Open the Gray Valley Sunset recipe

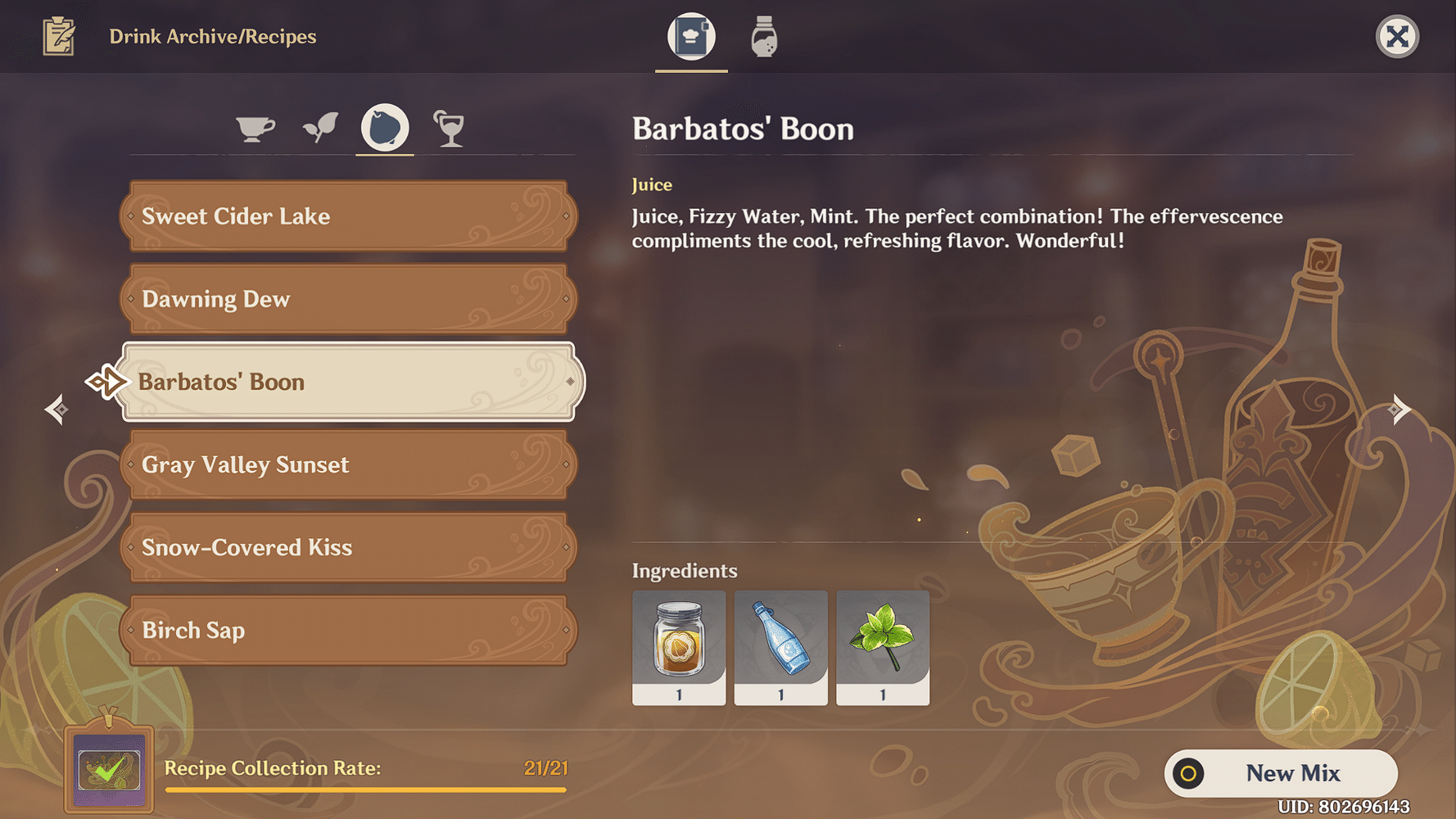coord(349,464)
